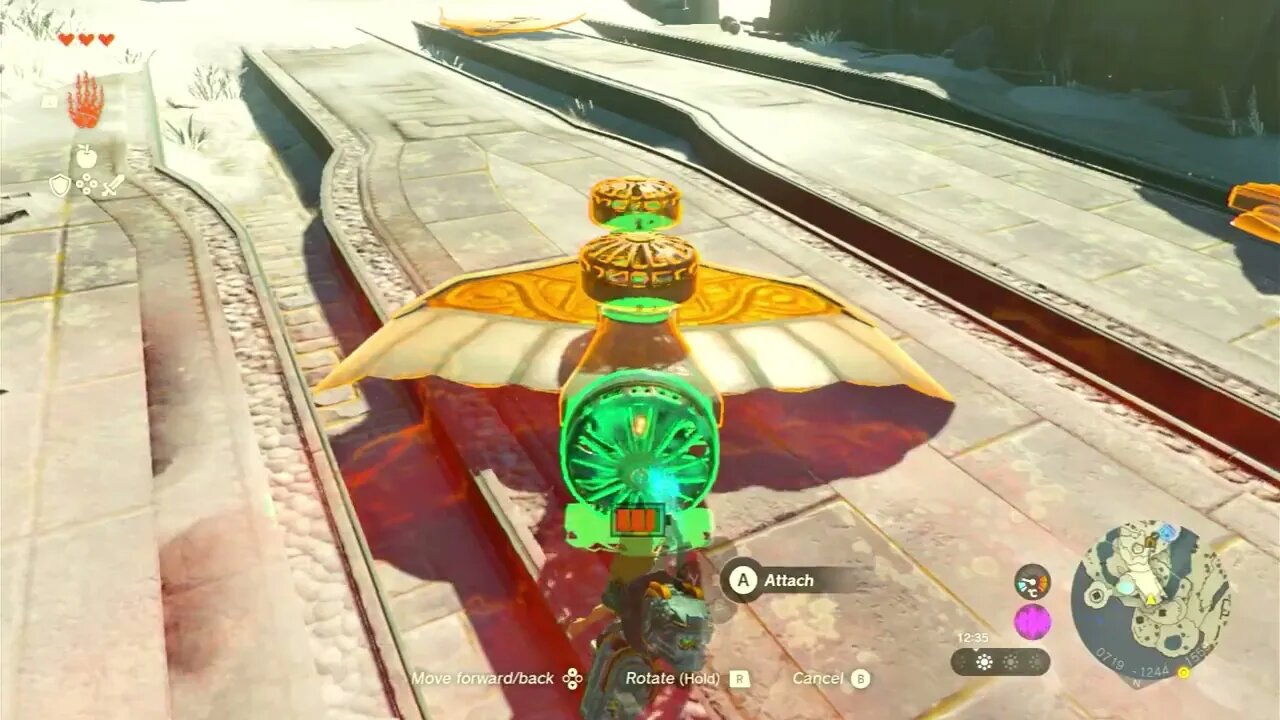Click the purple sensor orb icon

pos(1032,622)
